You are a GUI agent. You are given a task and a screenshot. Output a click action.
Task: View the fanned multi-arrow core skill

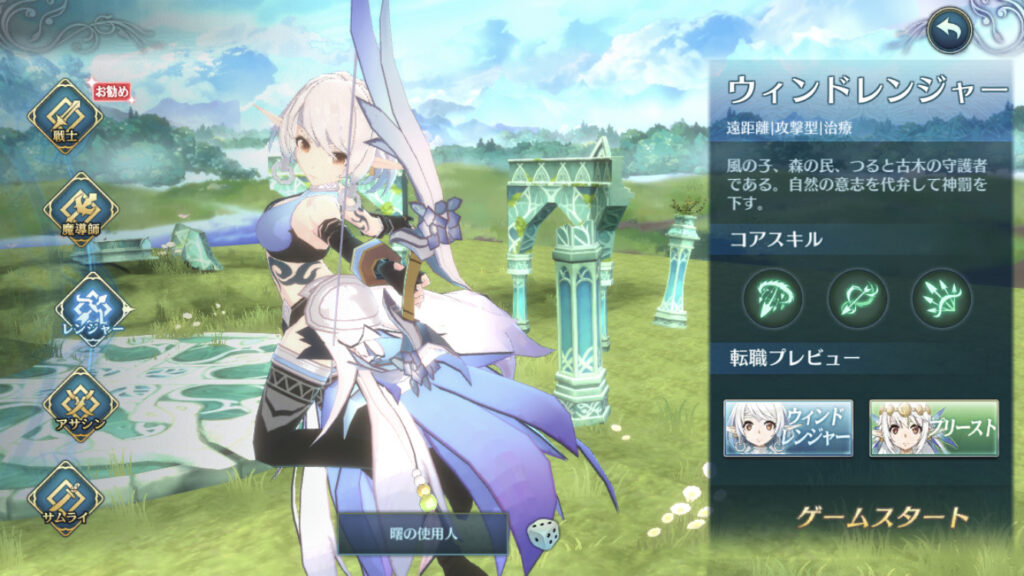pos(941,297)
